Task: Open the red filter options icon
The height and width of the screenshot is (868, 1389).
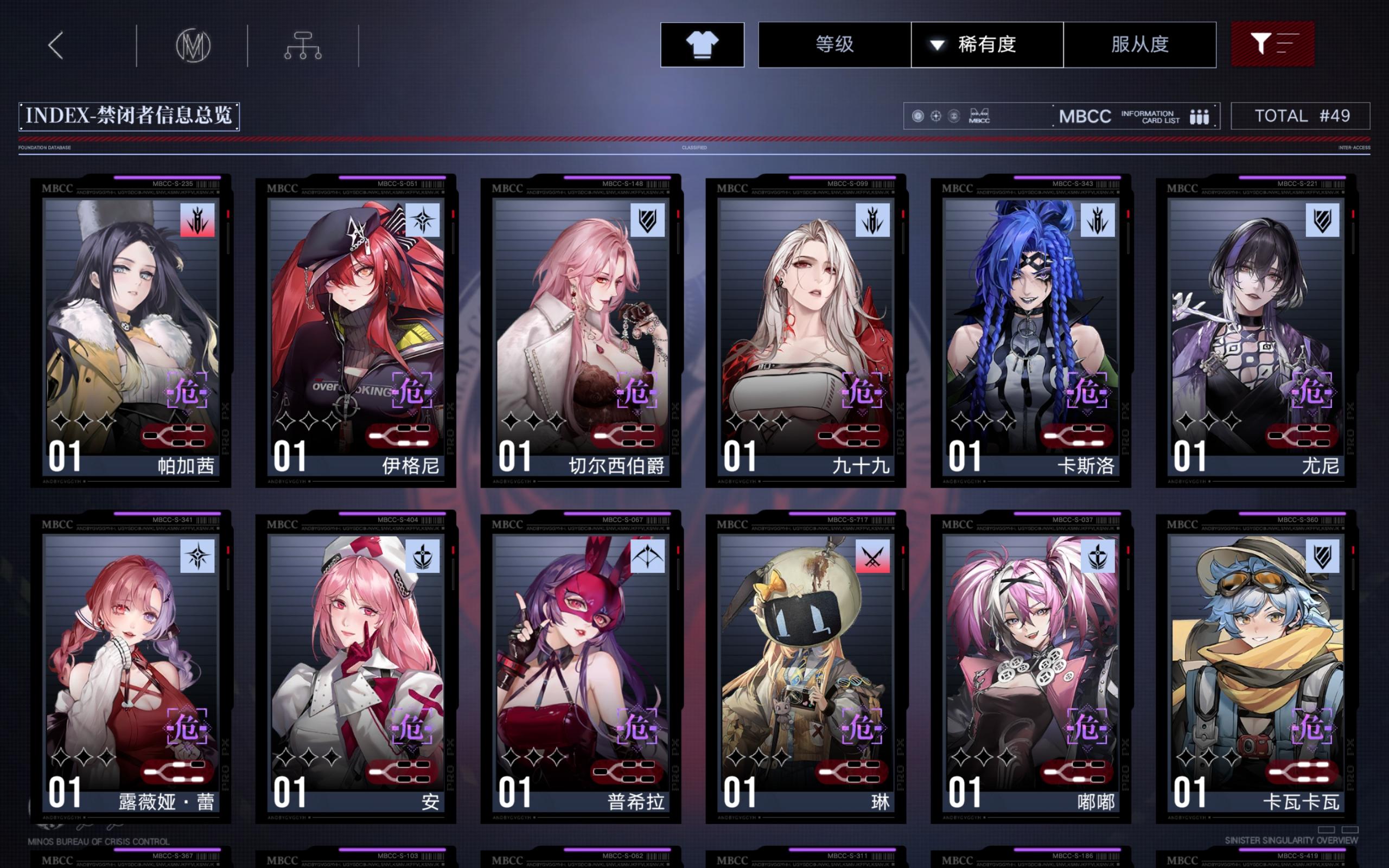Action: (1273, 44)
